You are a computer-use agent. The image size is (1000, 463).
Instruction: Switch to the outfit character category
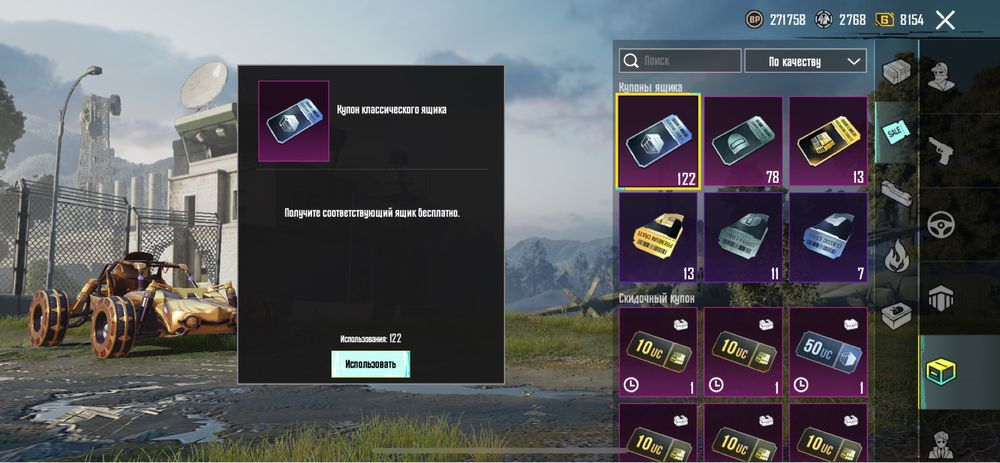940,75
